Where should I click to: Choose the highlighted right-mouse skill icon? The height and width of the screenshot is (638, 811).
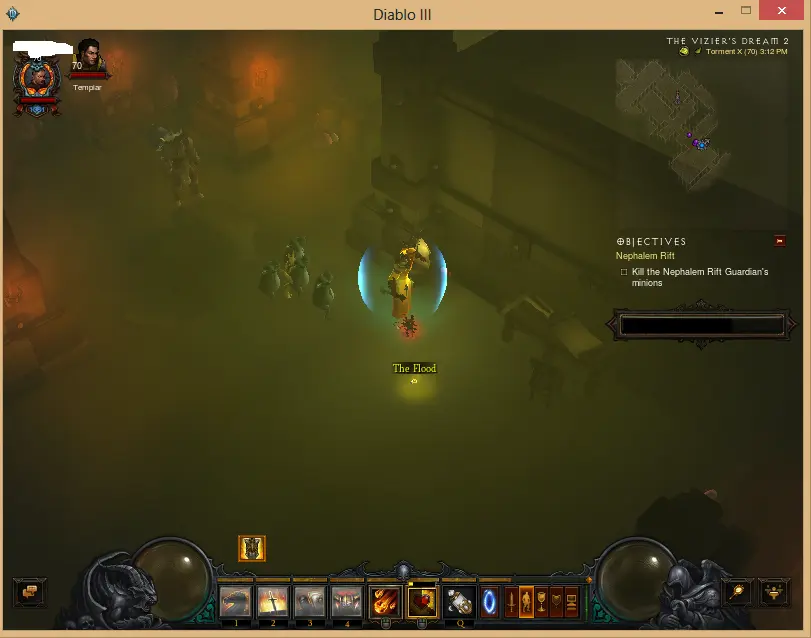point(422,601)
